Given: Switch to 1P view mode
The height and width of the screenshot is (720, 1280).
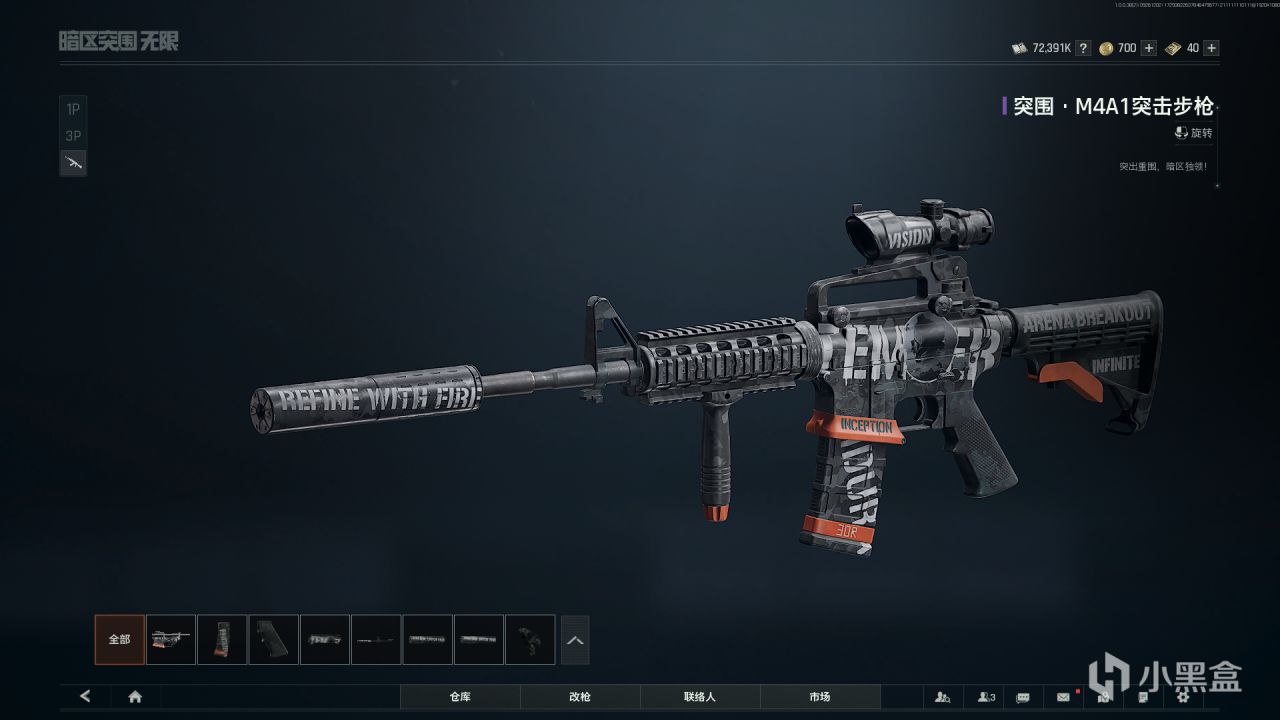Looking at the screenshot, I should 73,109.
